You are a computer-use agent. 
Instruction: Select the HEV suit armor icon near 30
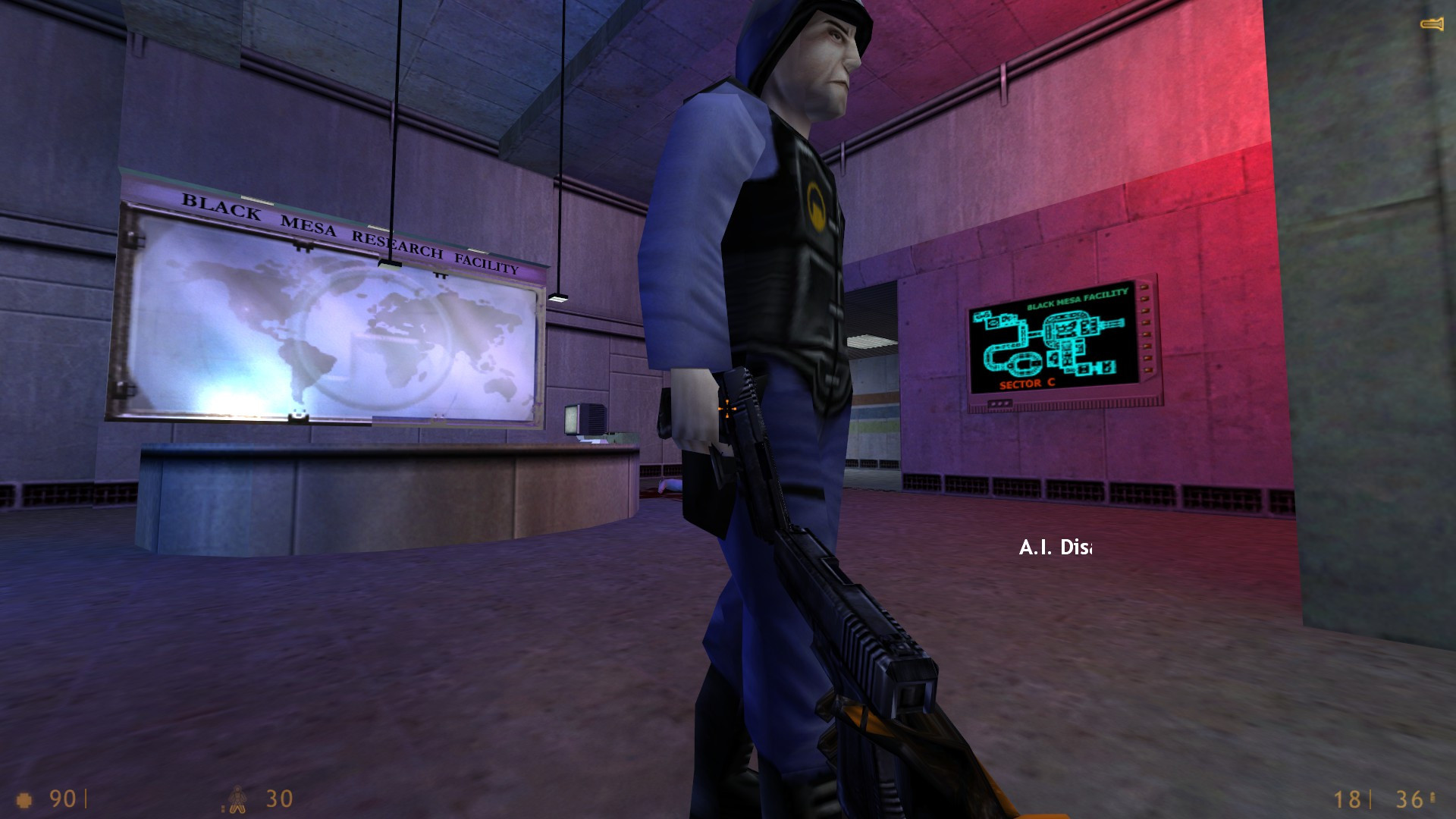(x=237, y=798)
